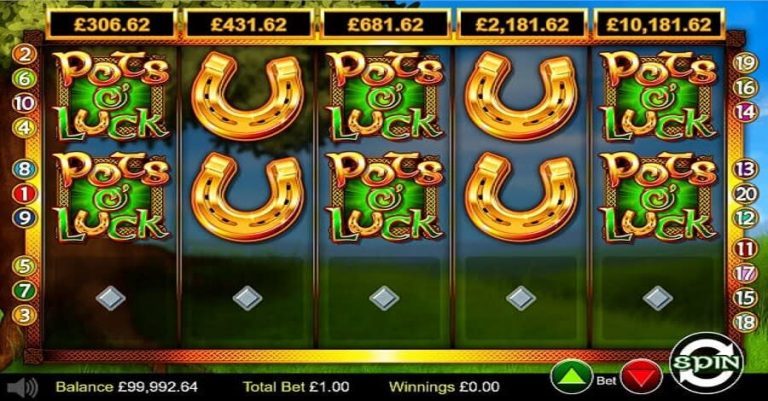Show payline 20 using its badge
The width and height of the screenshot is (768, 401).
(744, 194)
